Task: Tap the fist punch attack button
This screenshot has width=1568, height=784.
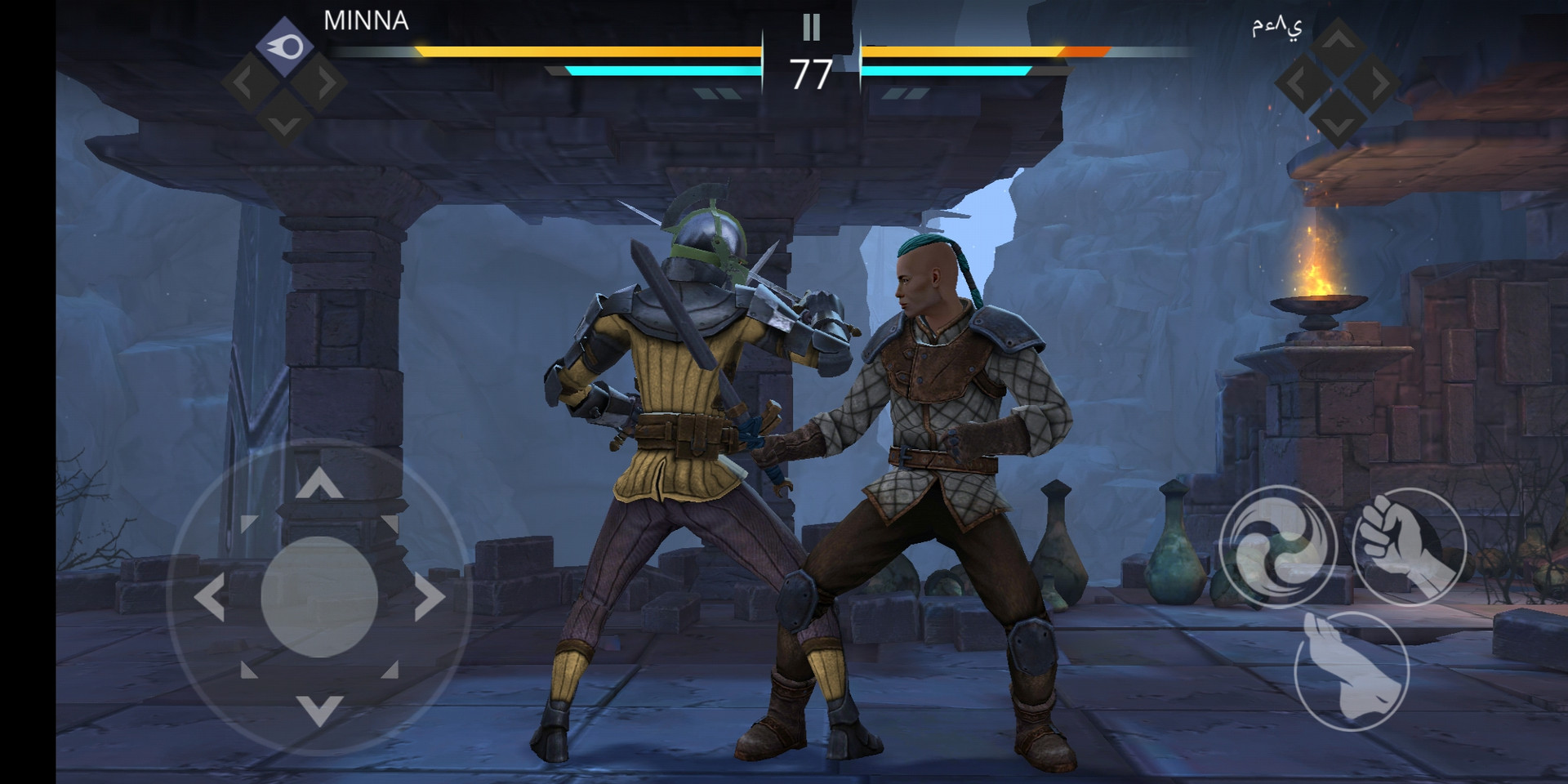Action: [x=1409, y=546]
